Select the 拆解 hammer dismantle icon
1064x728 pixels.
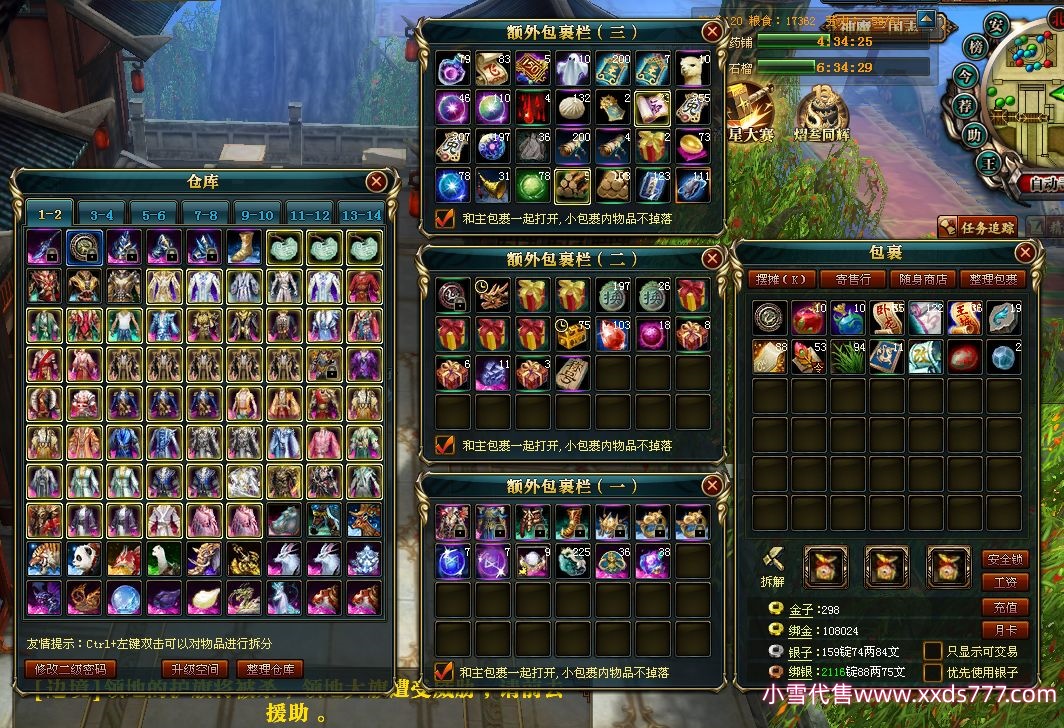coord(771,563)
